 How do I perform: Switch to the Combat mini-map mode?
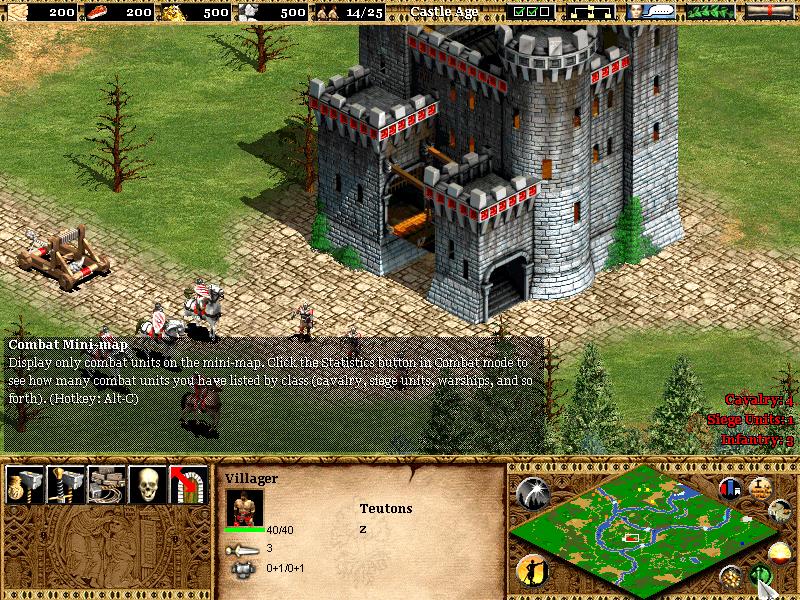[762, 576]
